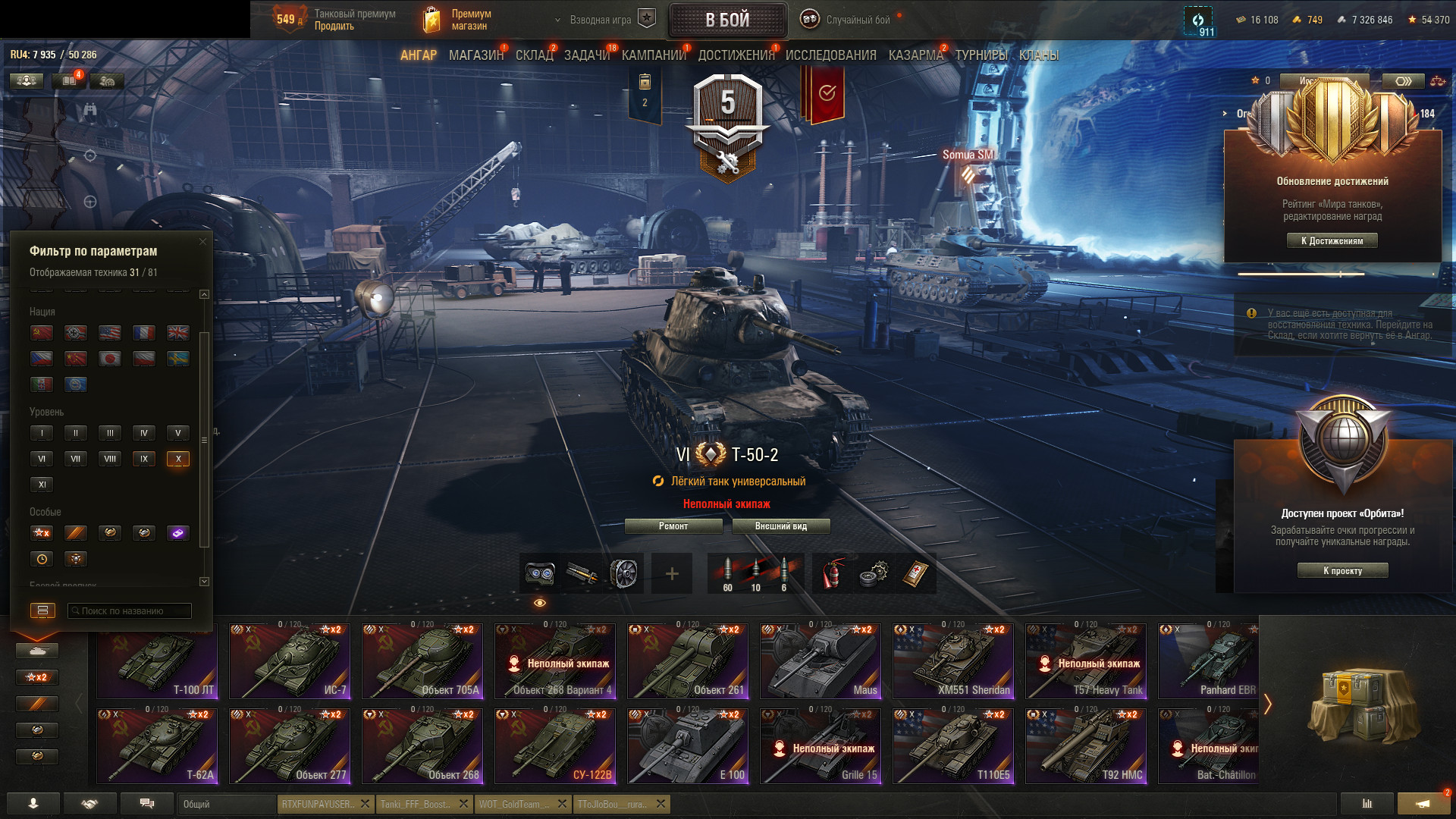Pick the E 100 tank card

click(689, 746)
